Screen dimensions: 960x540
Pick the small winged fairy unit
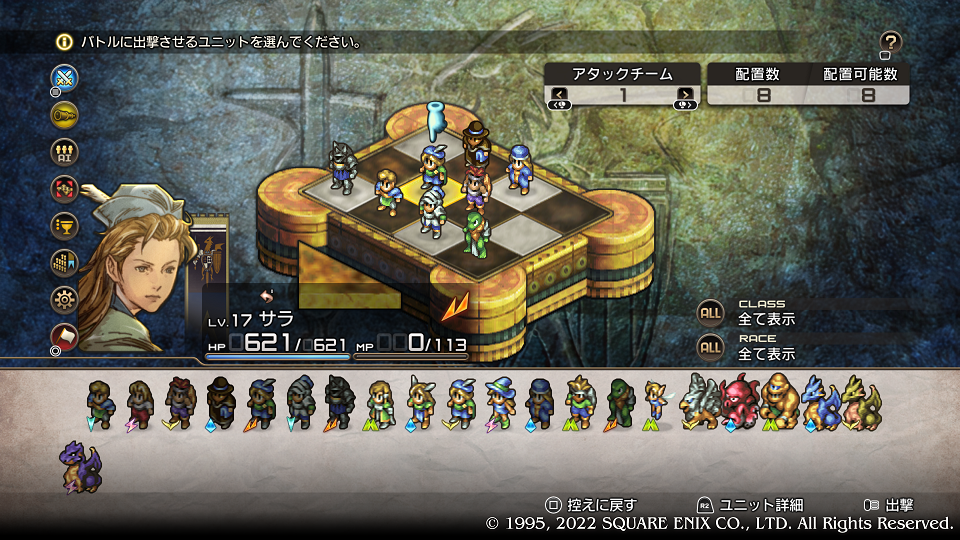click(x=656, y=400)
